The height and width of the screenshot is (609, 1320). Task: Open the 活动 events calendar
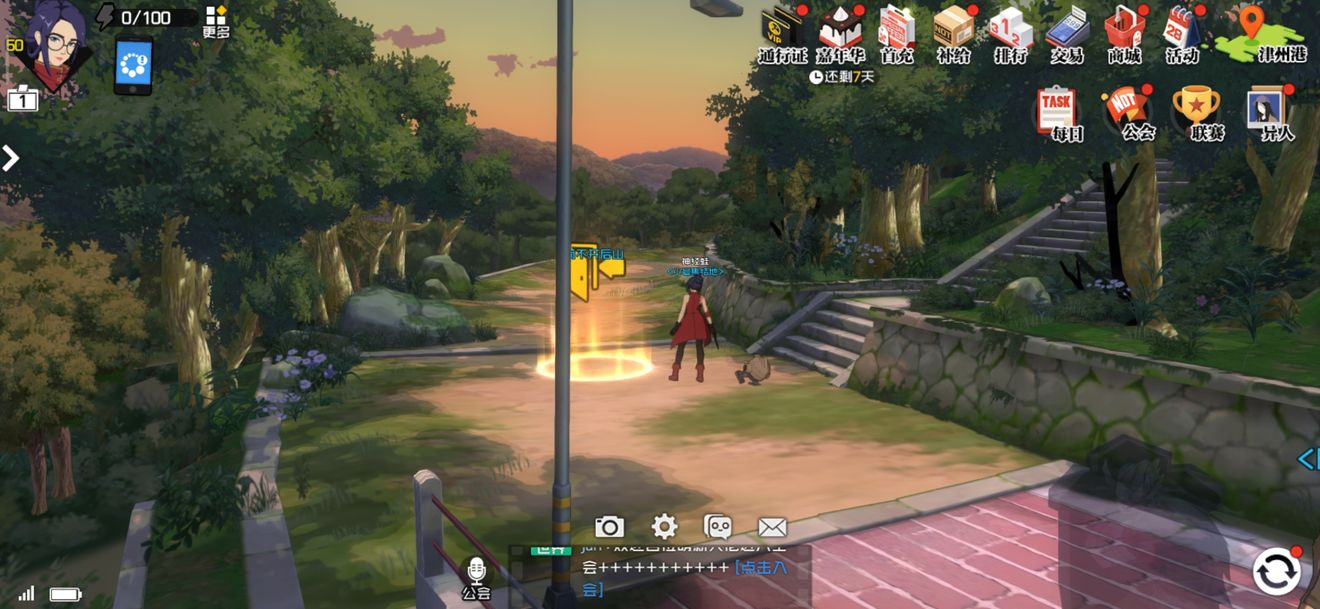(1182, 31)
